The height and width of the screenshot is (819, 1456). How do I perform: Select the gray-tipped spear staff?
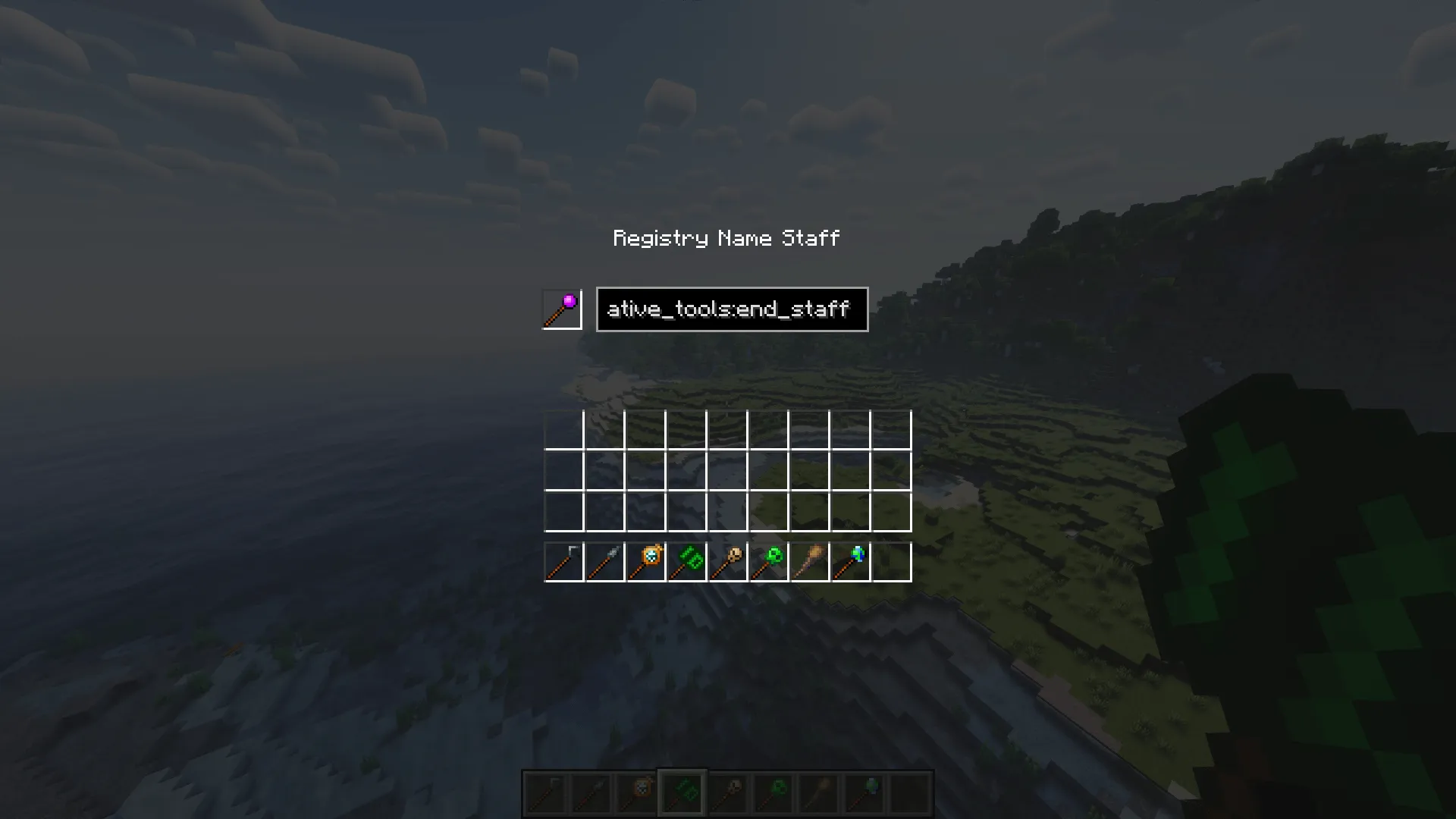[604, 560]
